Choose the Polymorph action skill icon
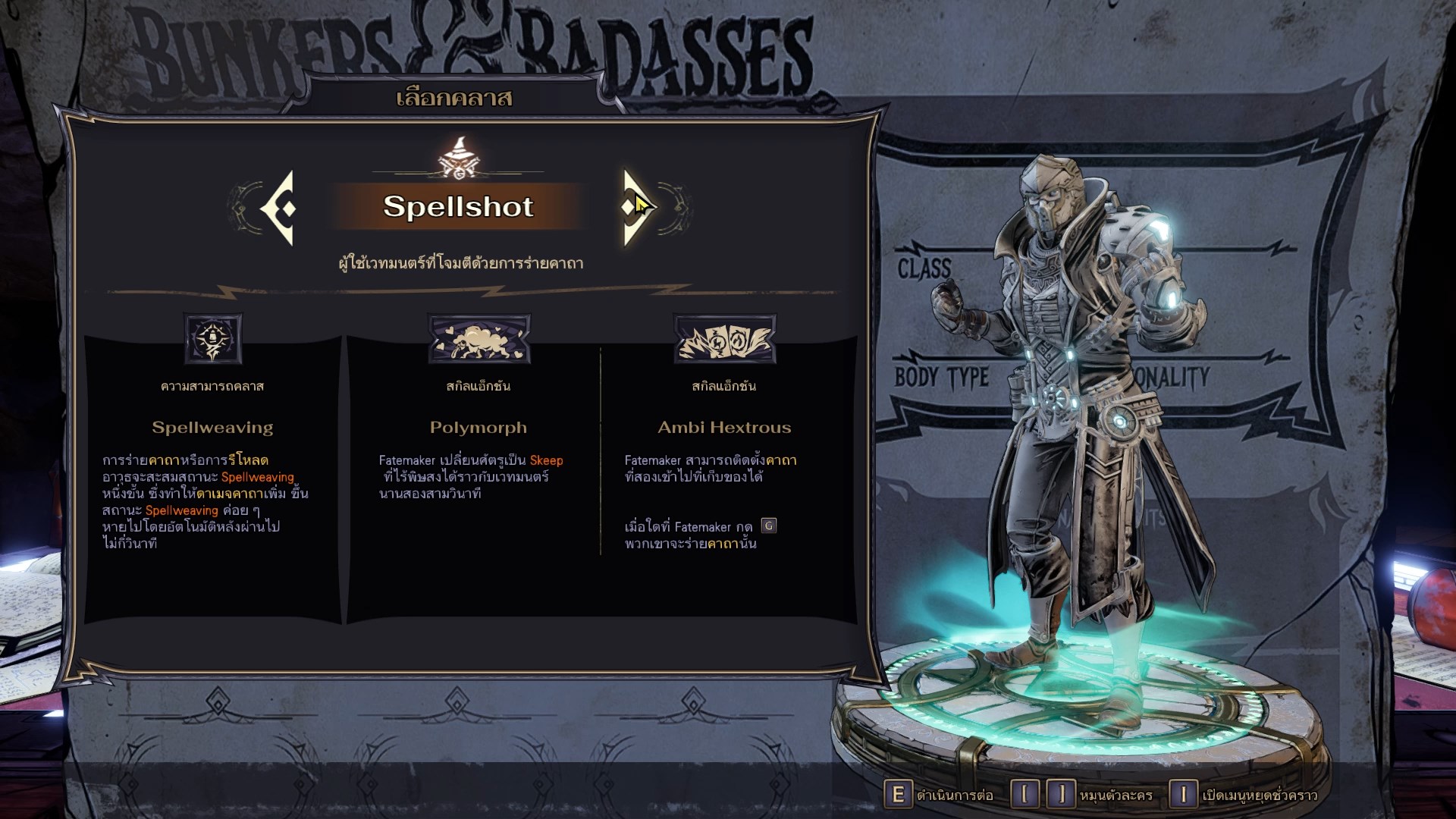Image resolution: width=1456 pixels, height=819 pixels. 479,338
